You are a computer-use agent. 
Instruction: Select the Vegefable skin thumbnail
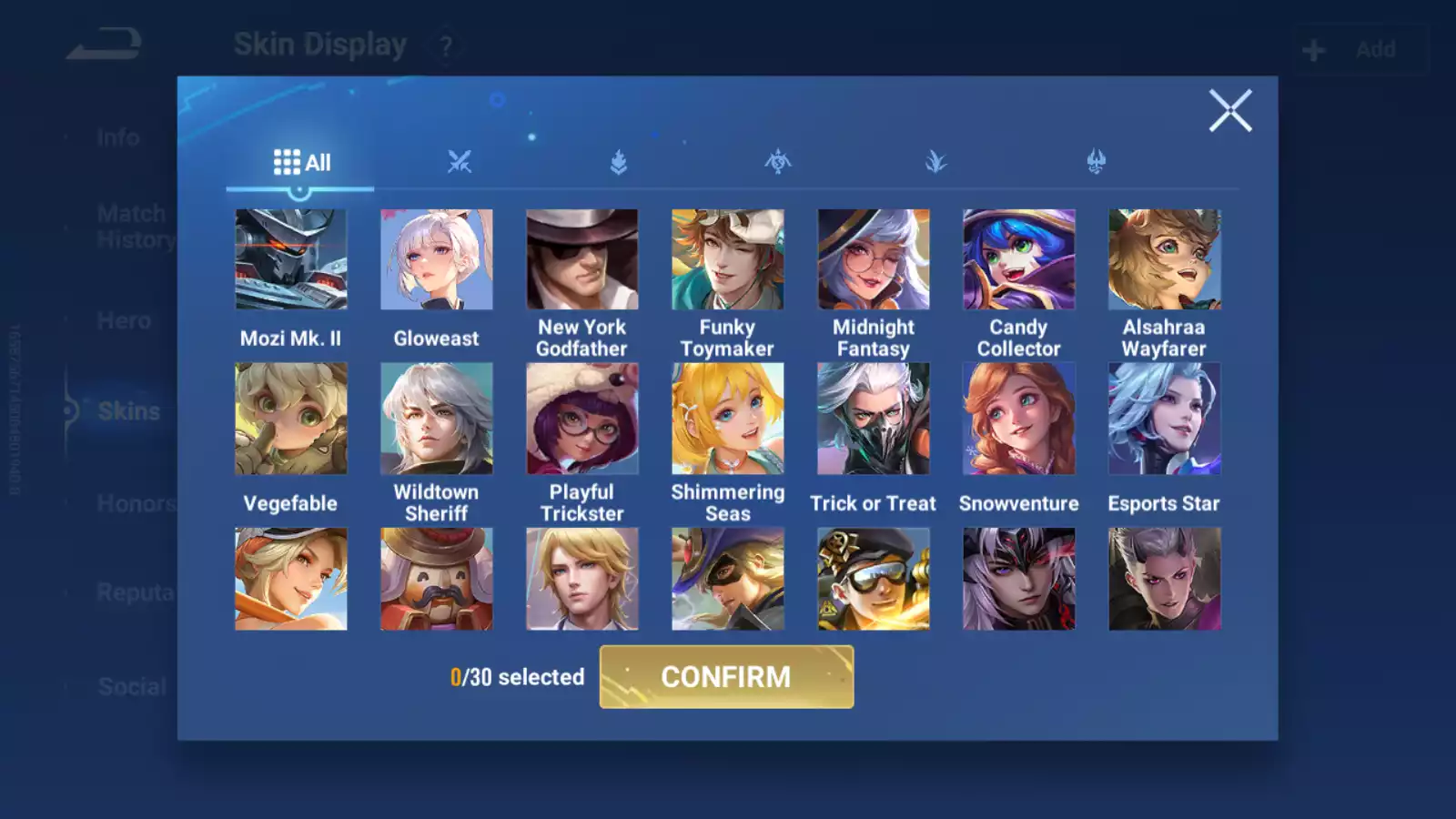[290, 419]
